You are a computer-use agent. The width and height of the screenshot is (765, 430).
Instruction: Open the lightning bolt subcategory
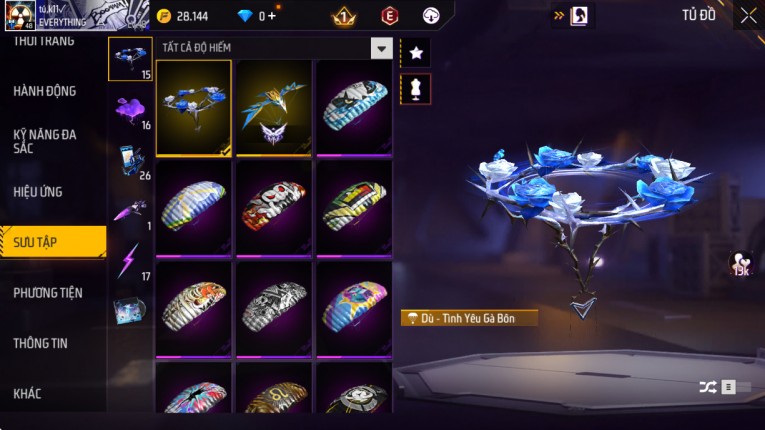coord(130,262)
